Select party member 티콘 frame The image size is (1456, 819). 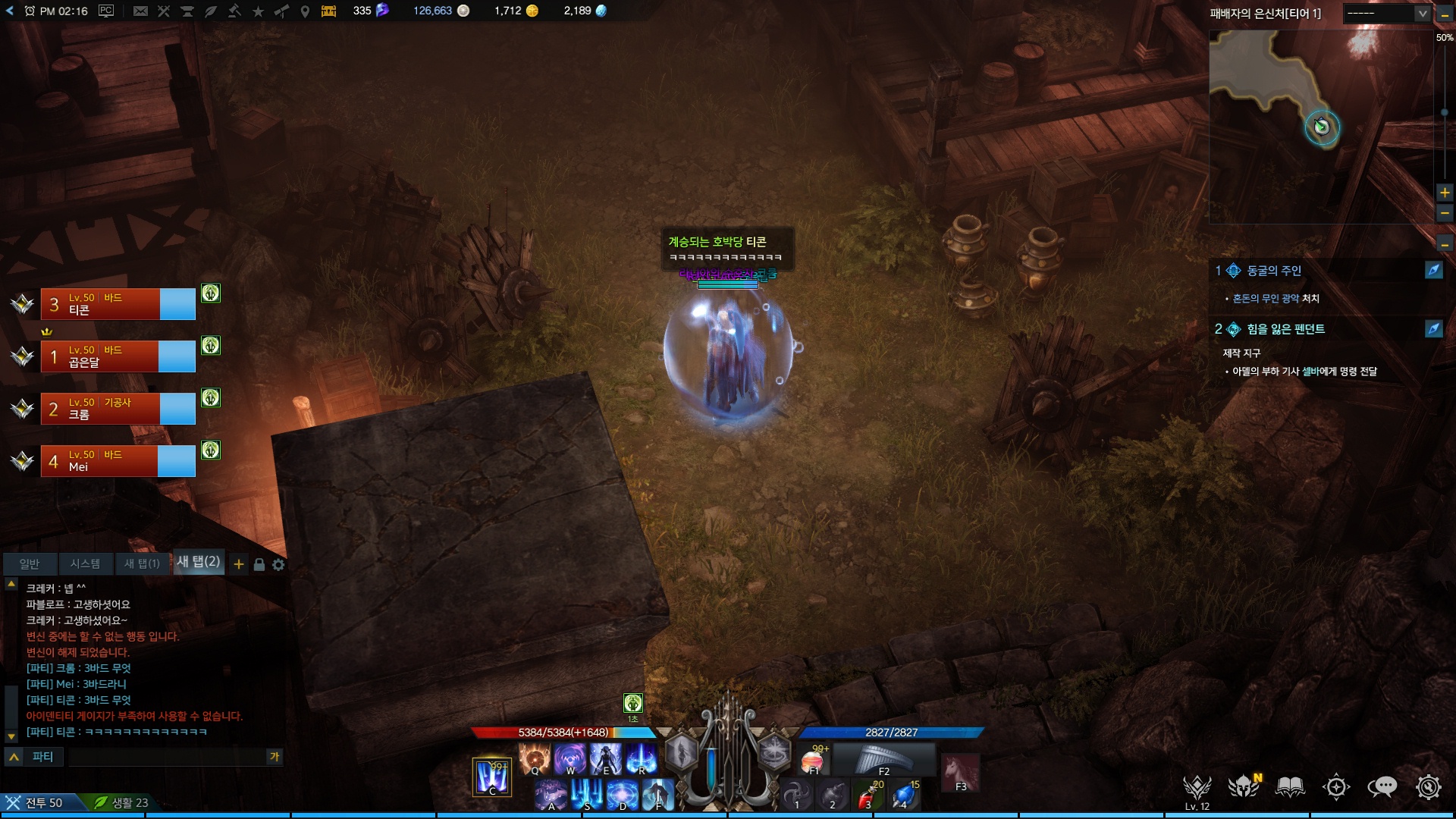[118, 304]
